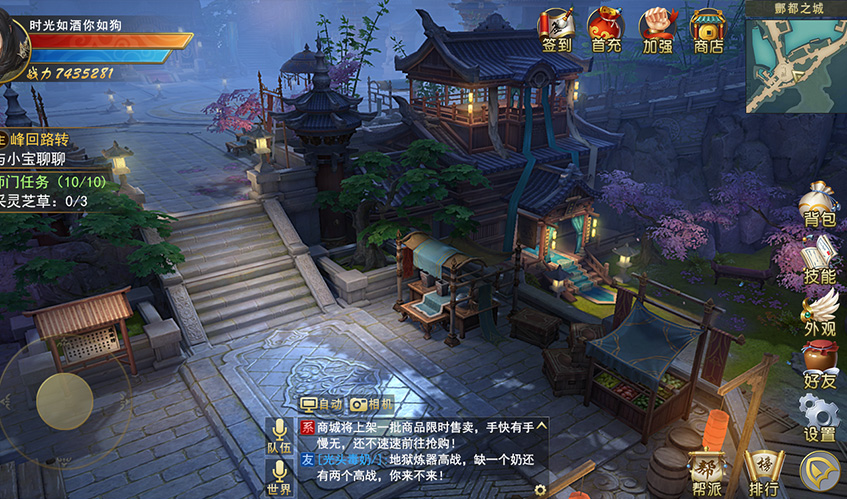Image resolution: width=847 pixels, height=499 pixels.
Task: Click the player portrait avatar
Action: (12, 40)
